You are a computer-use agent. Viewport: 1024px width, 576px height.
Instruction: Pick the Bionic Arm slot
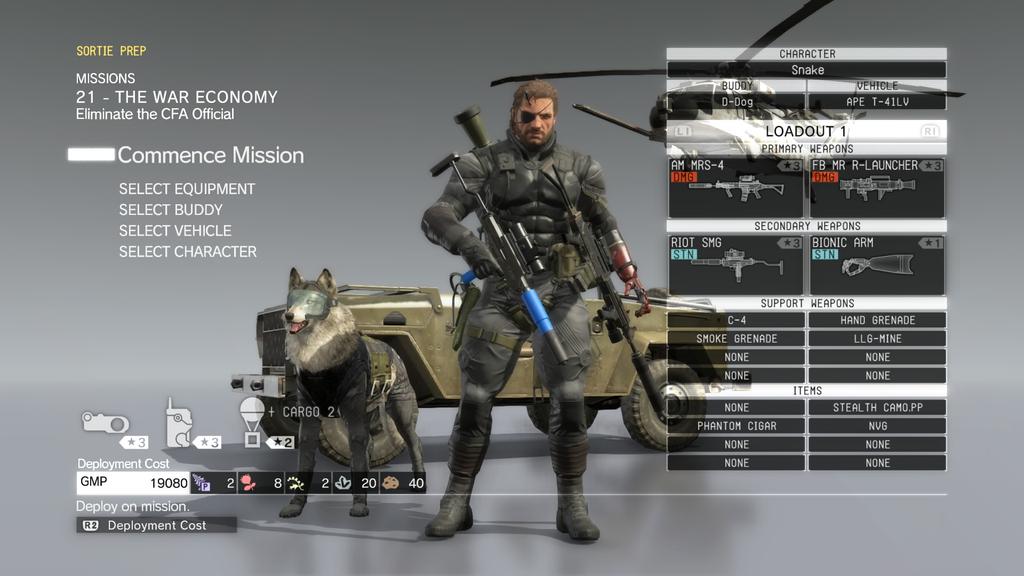tap(877, 264)
